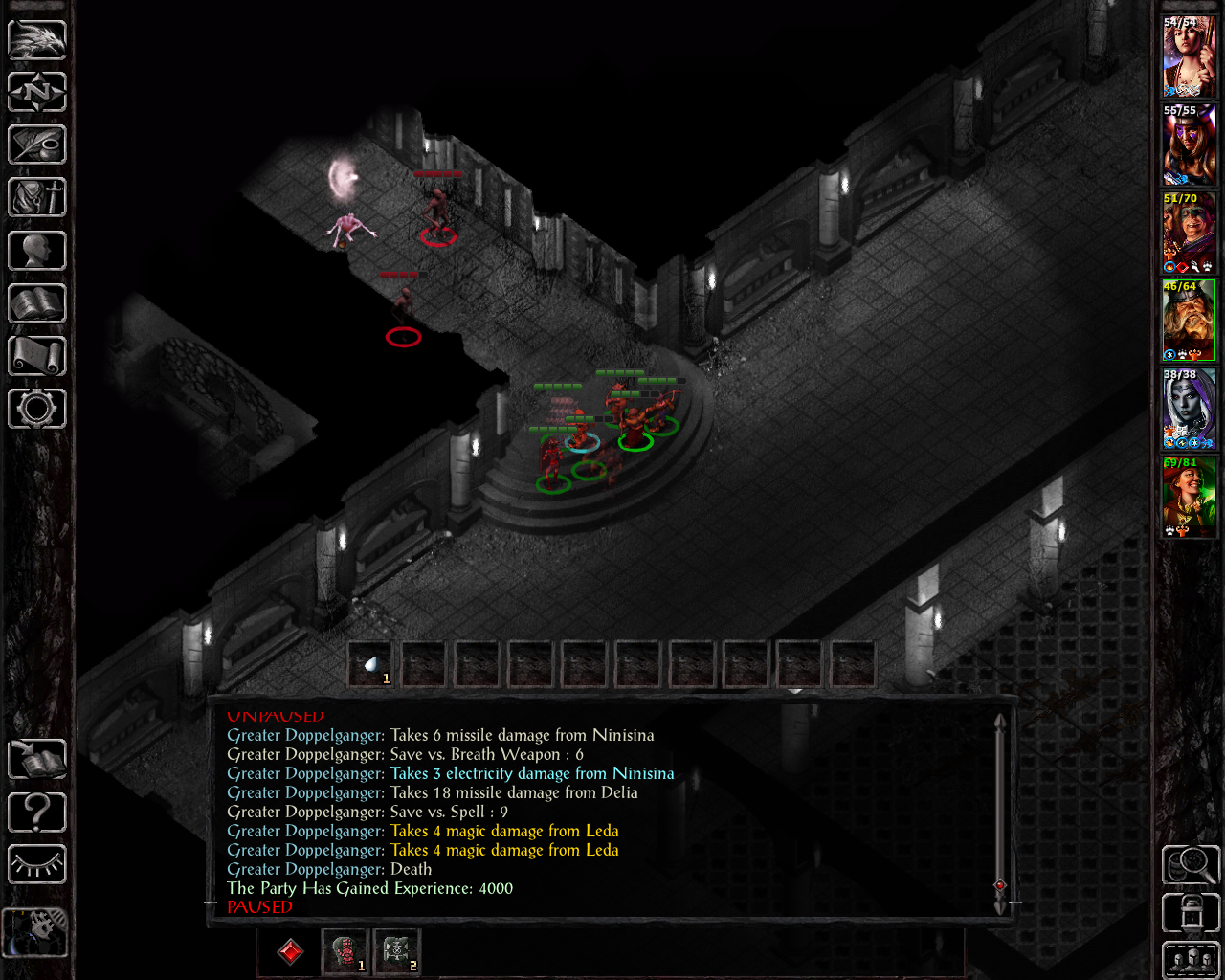Select the drow portrait with 38/38 HP
Screen dimensions: 1225x980
[1189, 410]
